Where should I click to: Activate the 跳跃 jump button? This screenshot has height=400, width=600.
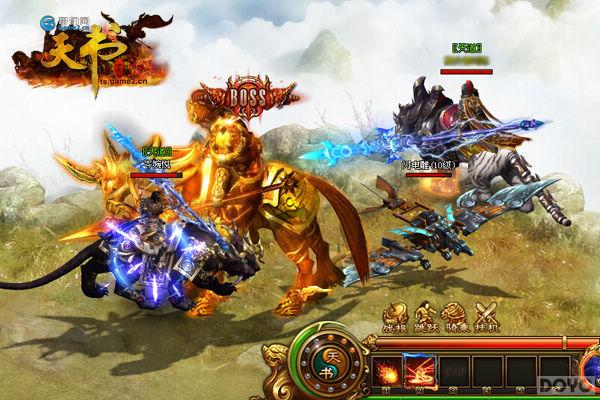[424, 315]
